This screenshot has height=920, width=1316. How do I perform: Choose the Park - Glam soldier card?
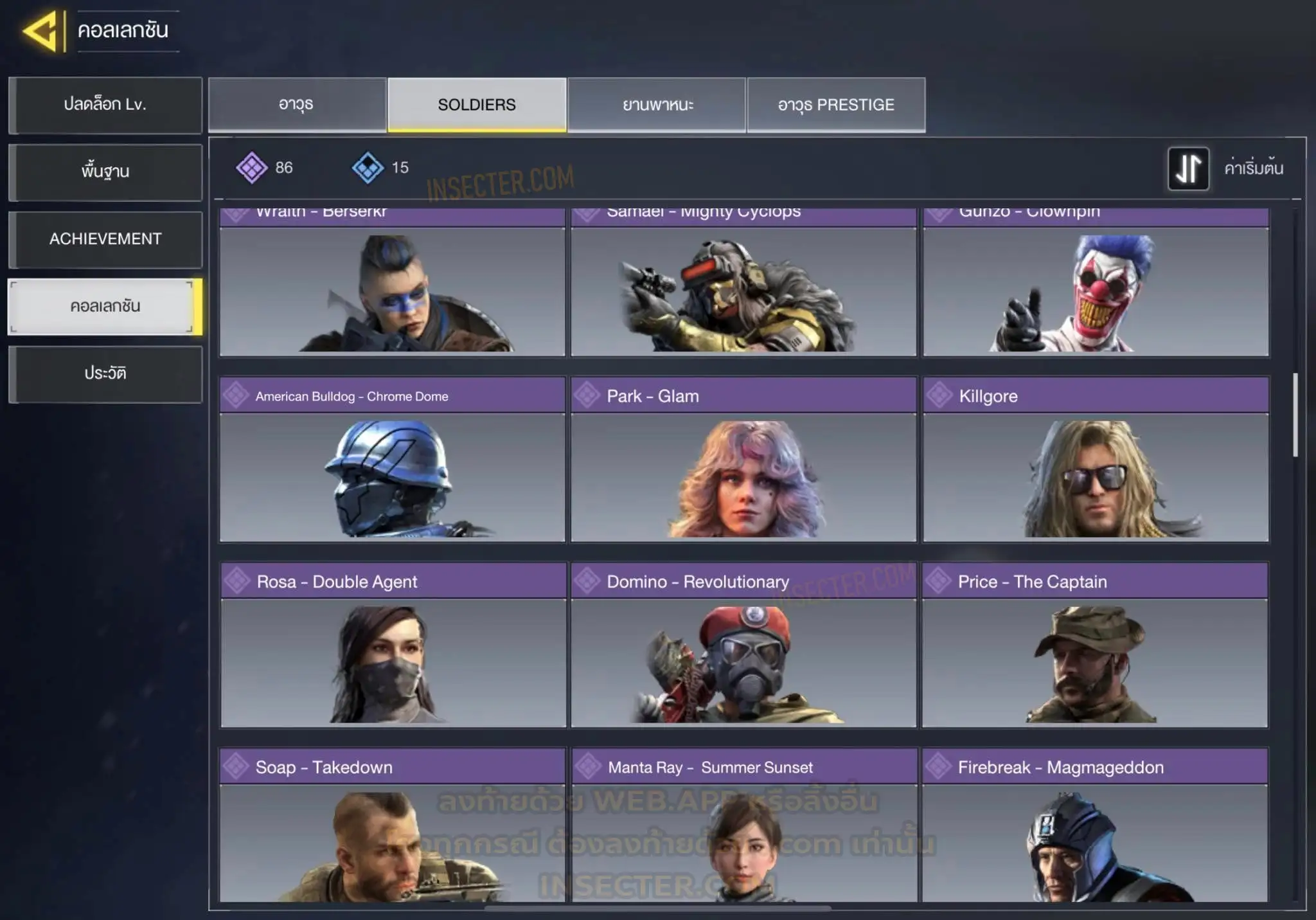pos(743,460)
